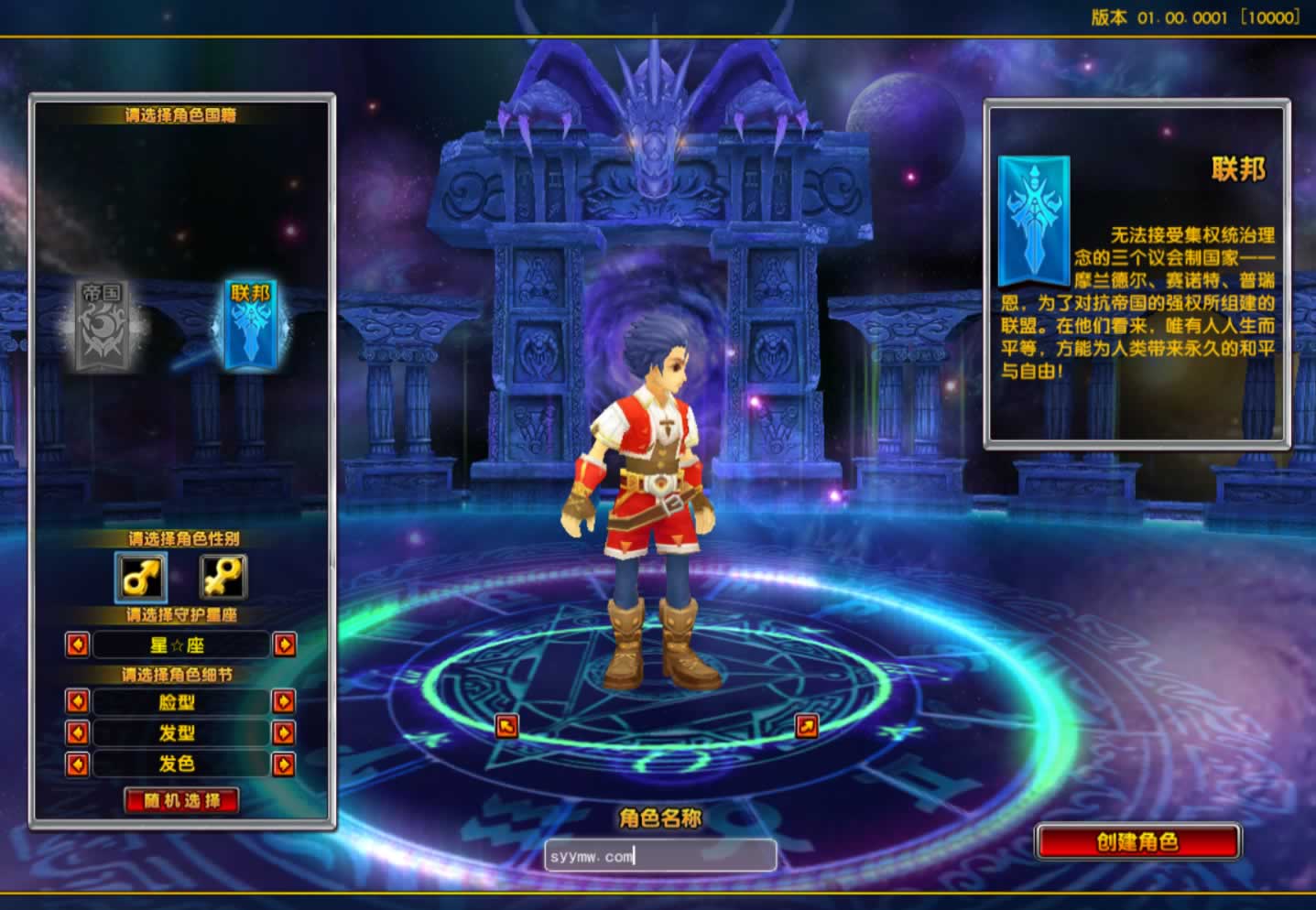The height and width of the screenshot is (910, 1316).
Task: Click next arrow for 星座 constellation
Action: tap(285, 645)
